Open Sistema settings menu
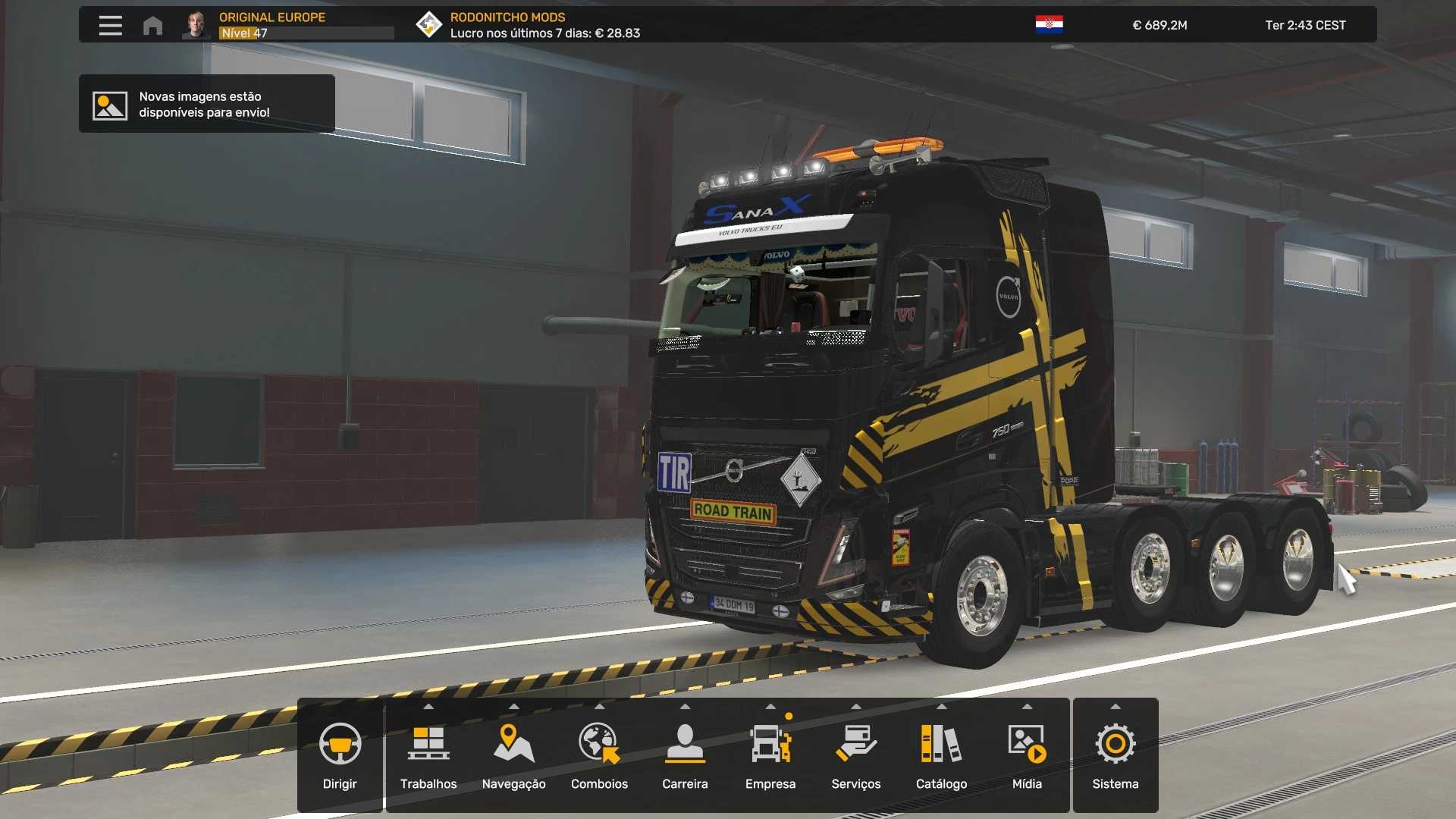 [1116, 755]
